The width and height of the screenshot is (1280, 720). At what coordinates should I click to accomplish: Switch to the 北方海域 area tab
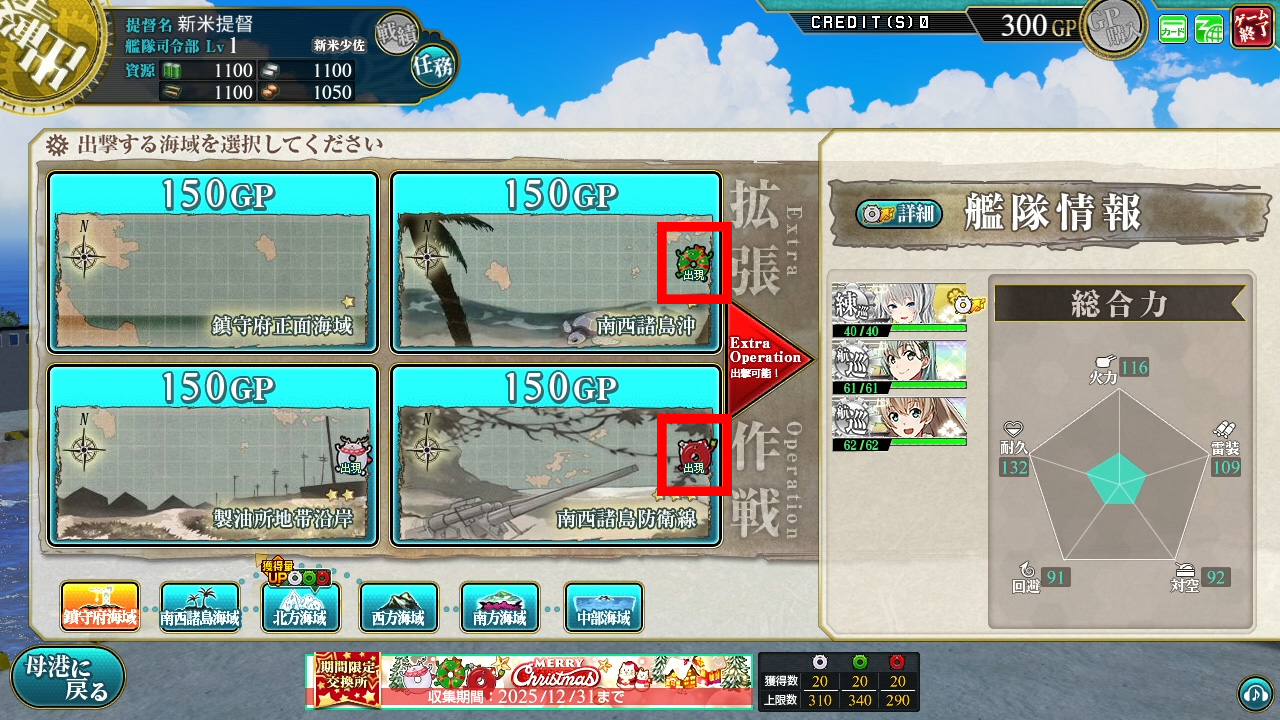point(301,608)
